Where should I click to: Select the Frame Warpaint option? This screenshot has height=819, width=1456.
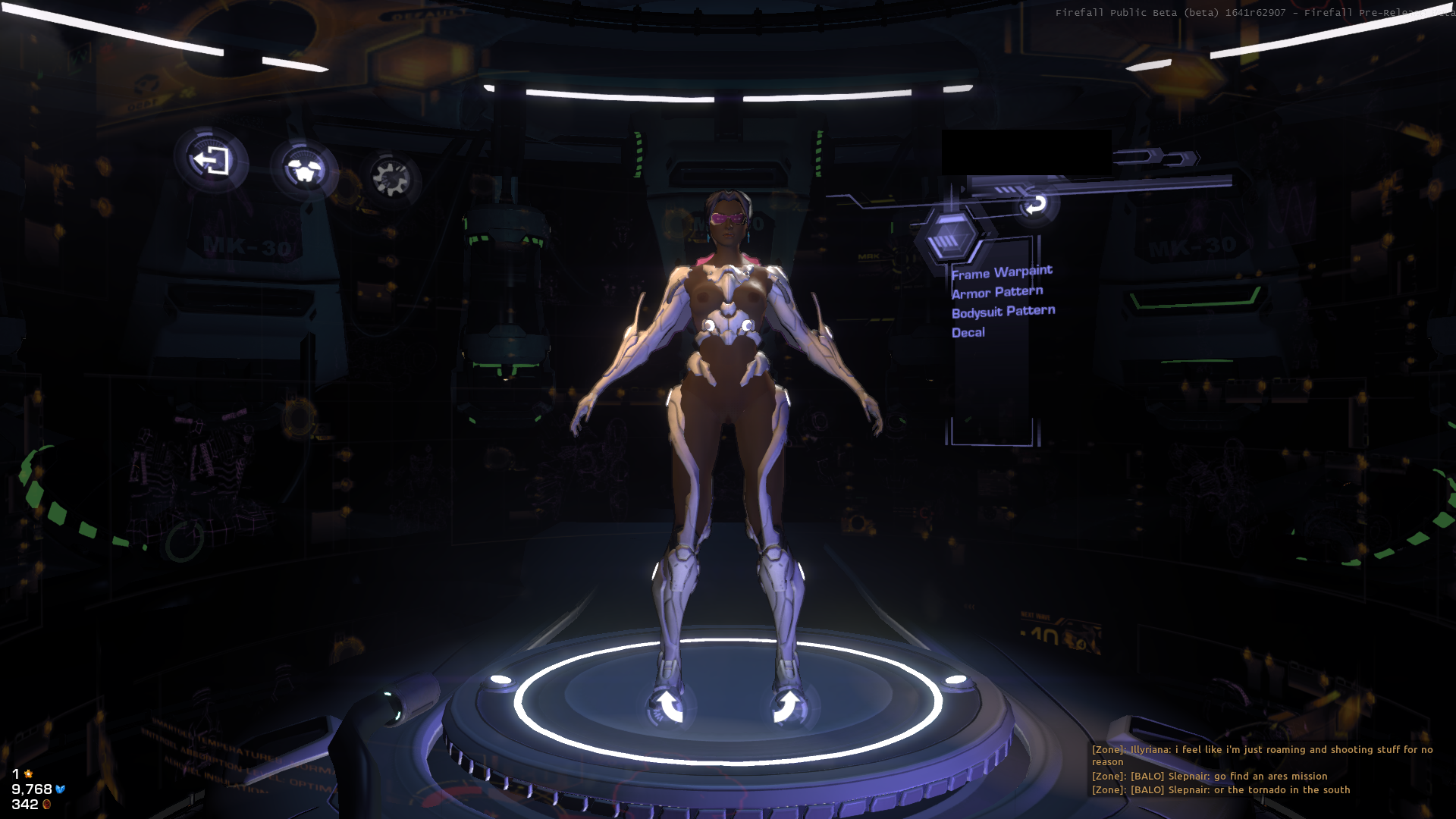click(1002, 272)
